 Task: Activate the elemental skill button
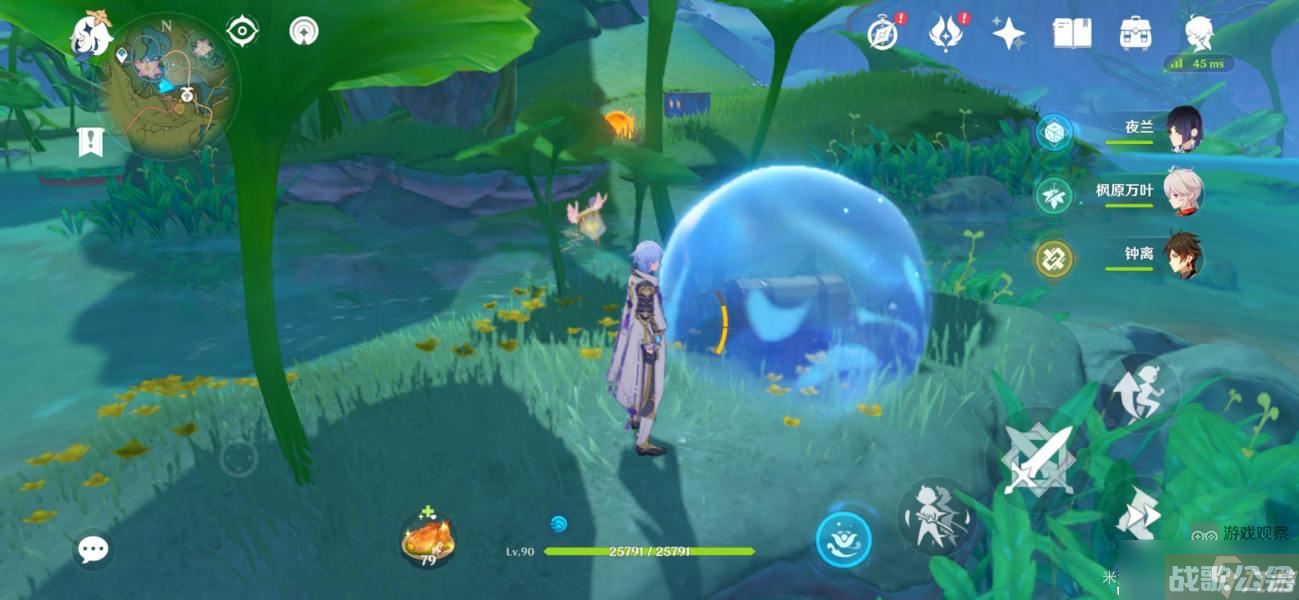tap(937, 517)
